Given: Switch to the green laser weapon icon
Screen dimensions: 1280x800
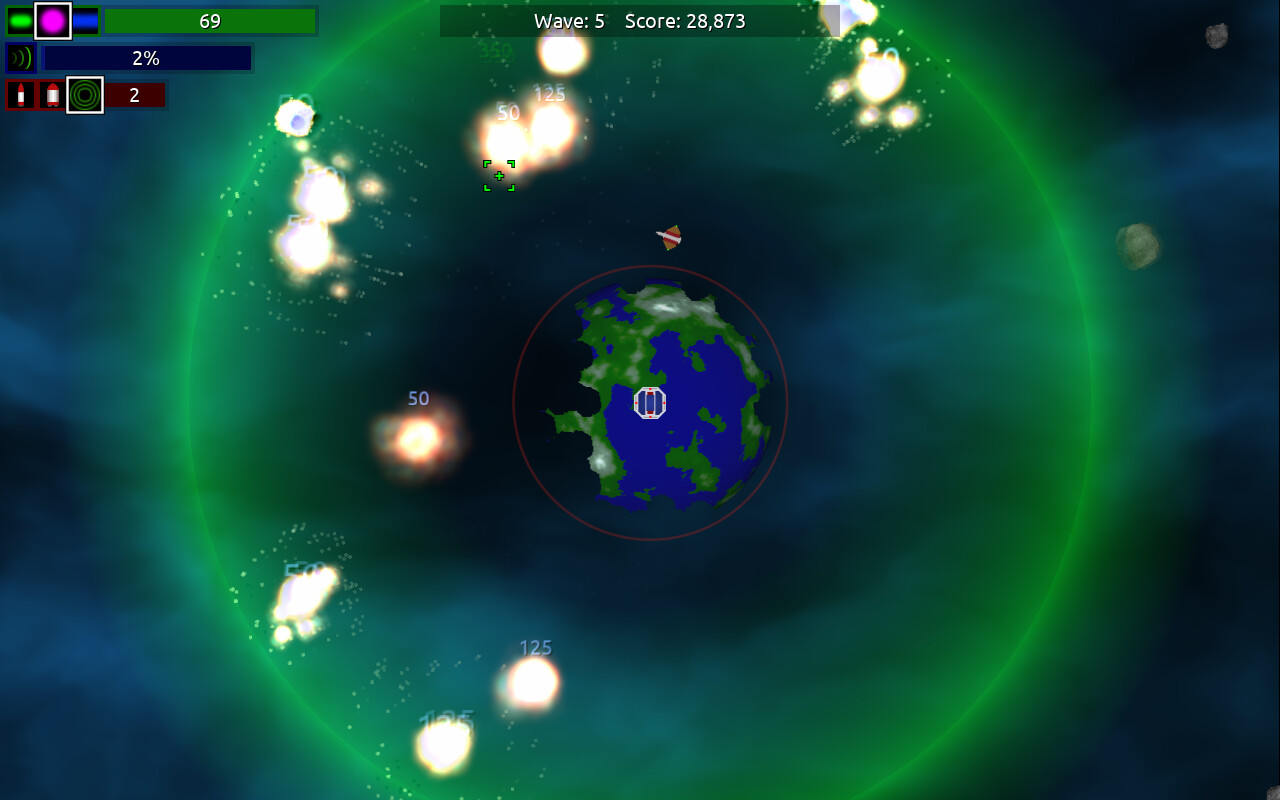Looking at the screenshot, I should point(21,21).
